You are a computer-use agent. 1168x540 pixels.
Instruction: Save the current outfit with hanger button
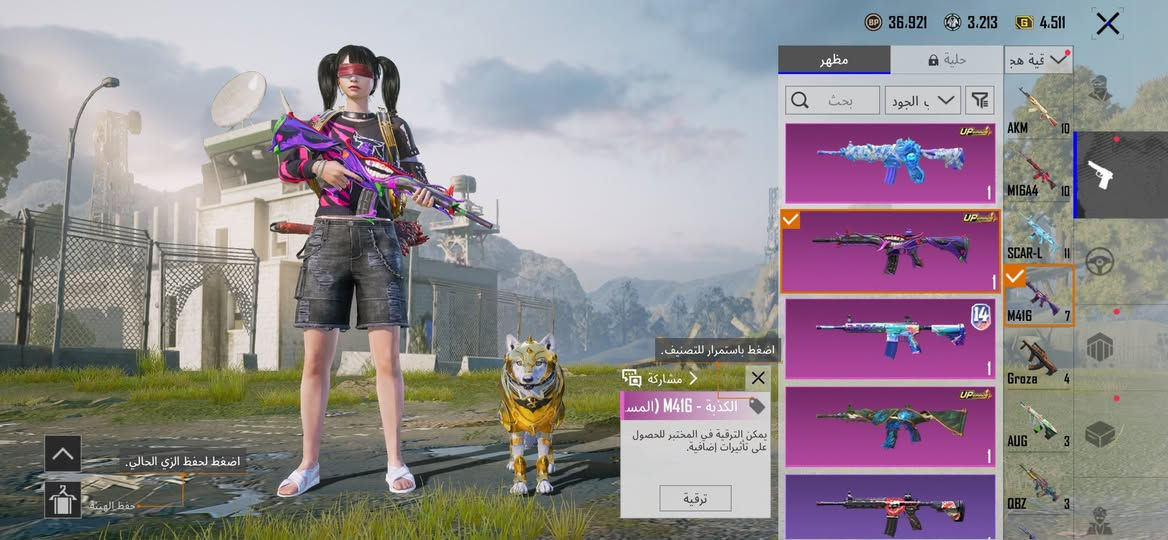[63, 500]
